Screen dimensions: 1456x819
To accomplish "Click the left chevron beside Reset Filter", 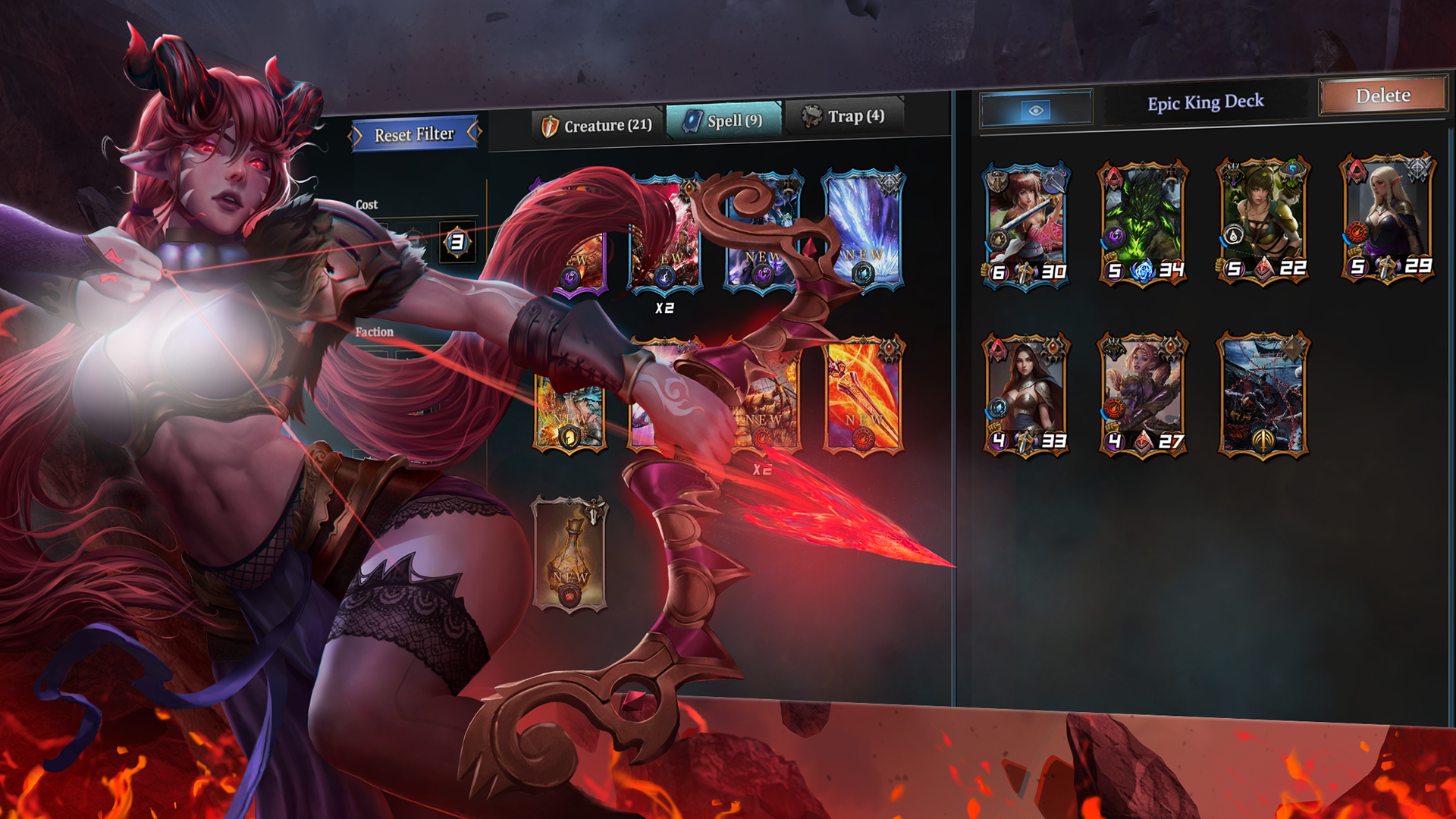I will click(x=354, y=134).
